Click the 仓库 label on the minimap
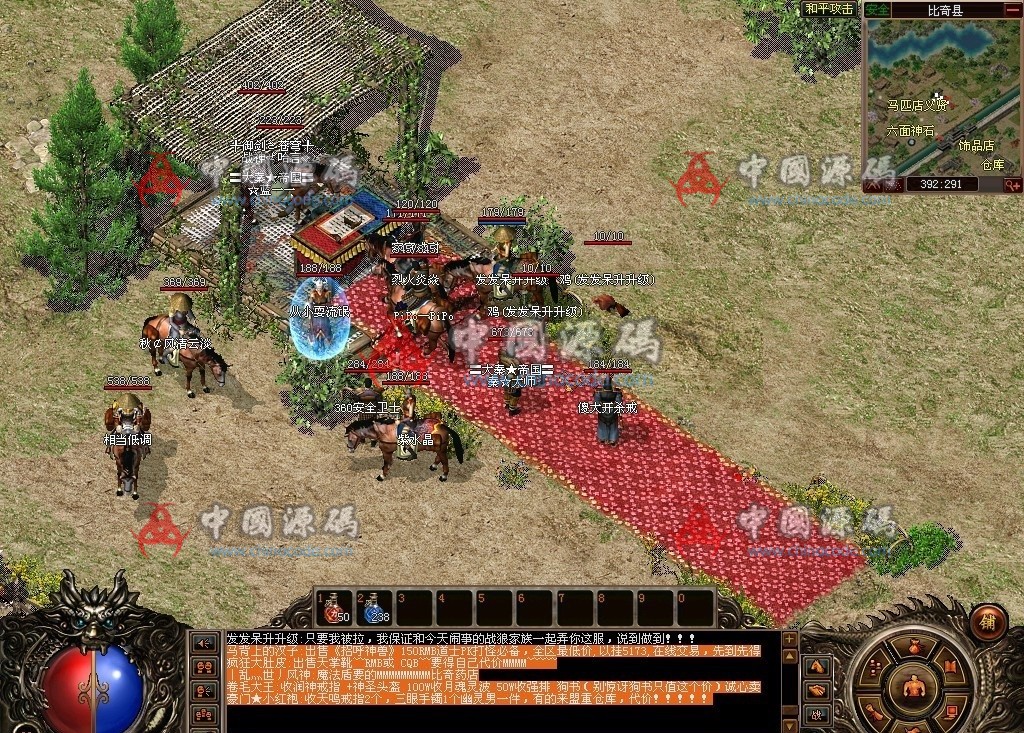The width and height of the screenshot is (1024, 733). [992, 165]
